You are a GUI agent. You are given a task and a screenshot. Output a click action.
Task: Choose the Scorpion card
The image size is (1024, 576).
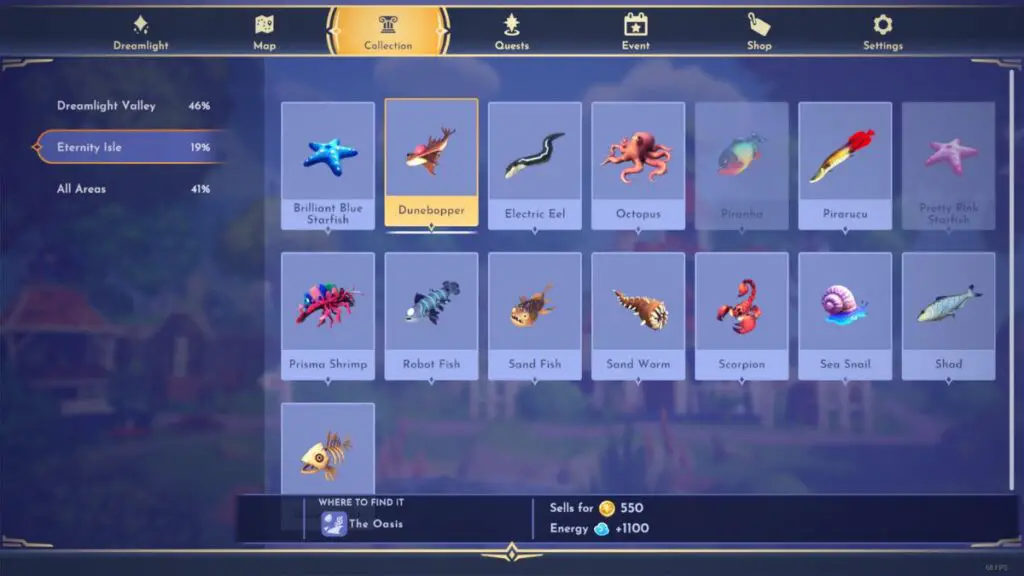tap(741, 315)
